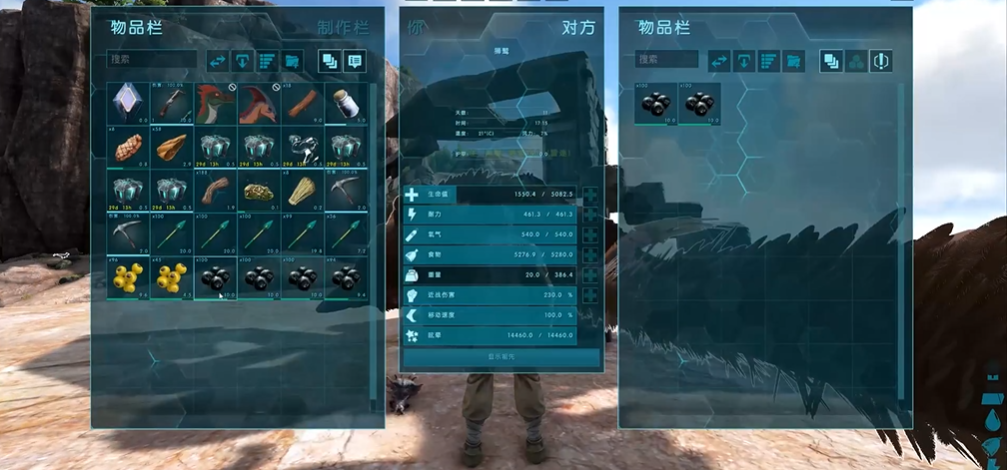Click the two-arrow transfer button beside the 制作栏 panel search

tap(218, 61)
